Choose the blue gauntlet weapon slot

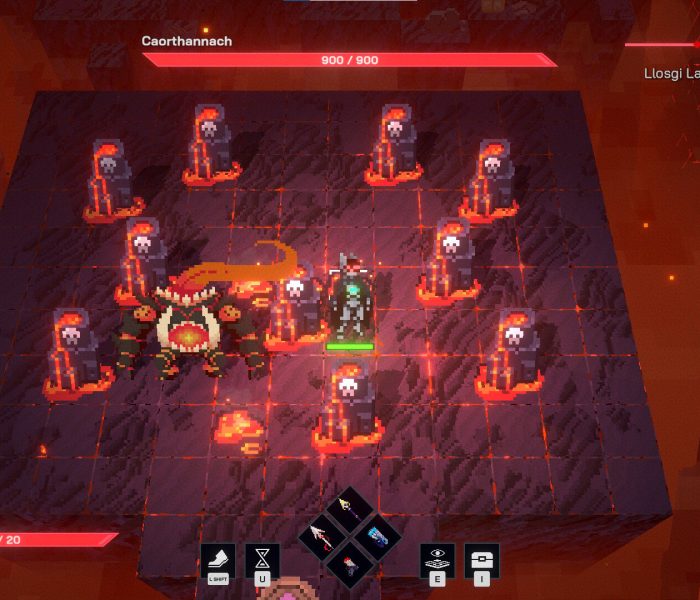tap(376, 535)
